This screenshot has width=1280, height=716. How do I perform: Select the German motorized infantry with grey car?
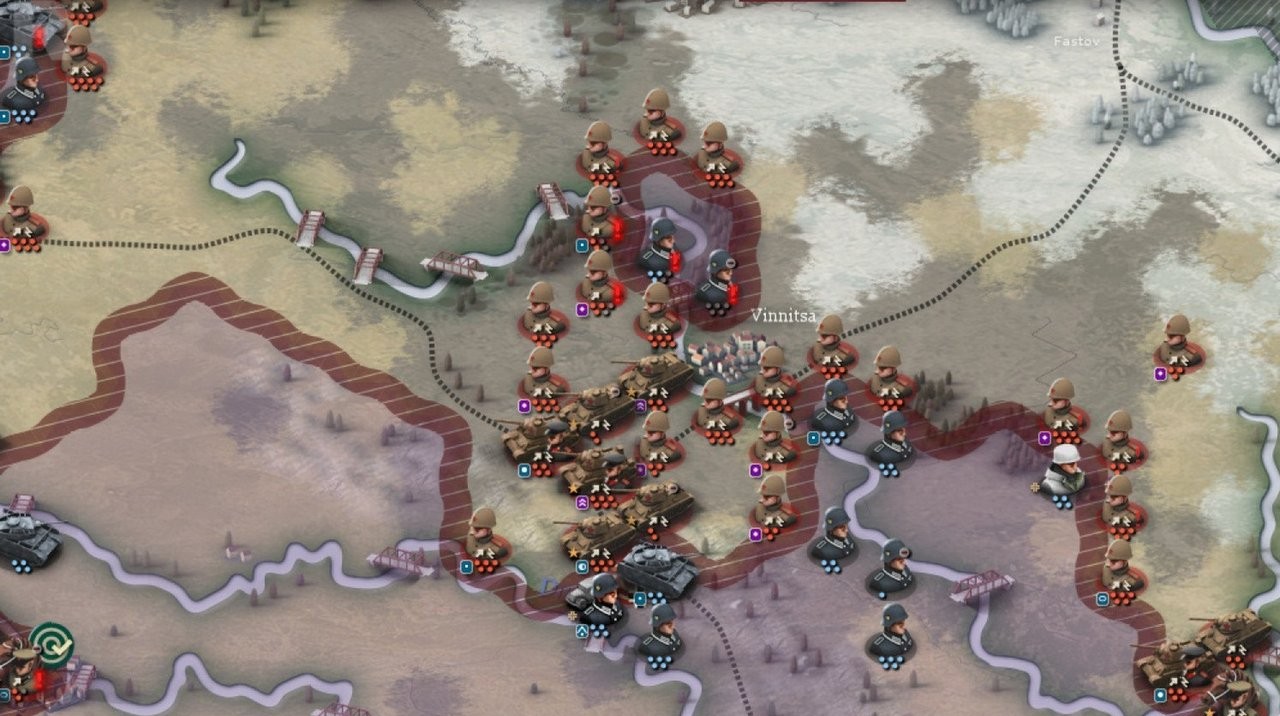[599, 600]
